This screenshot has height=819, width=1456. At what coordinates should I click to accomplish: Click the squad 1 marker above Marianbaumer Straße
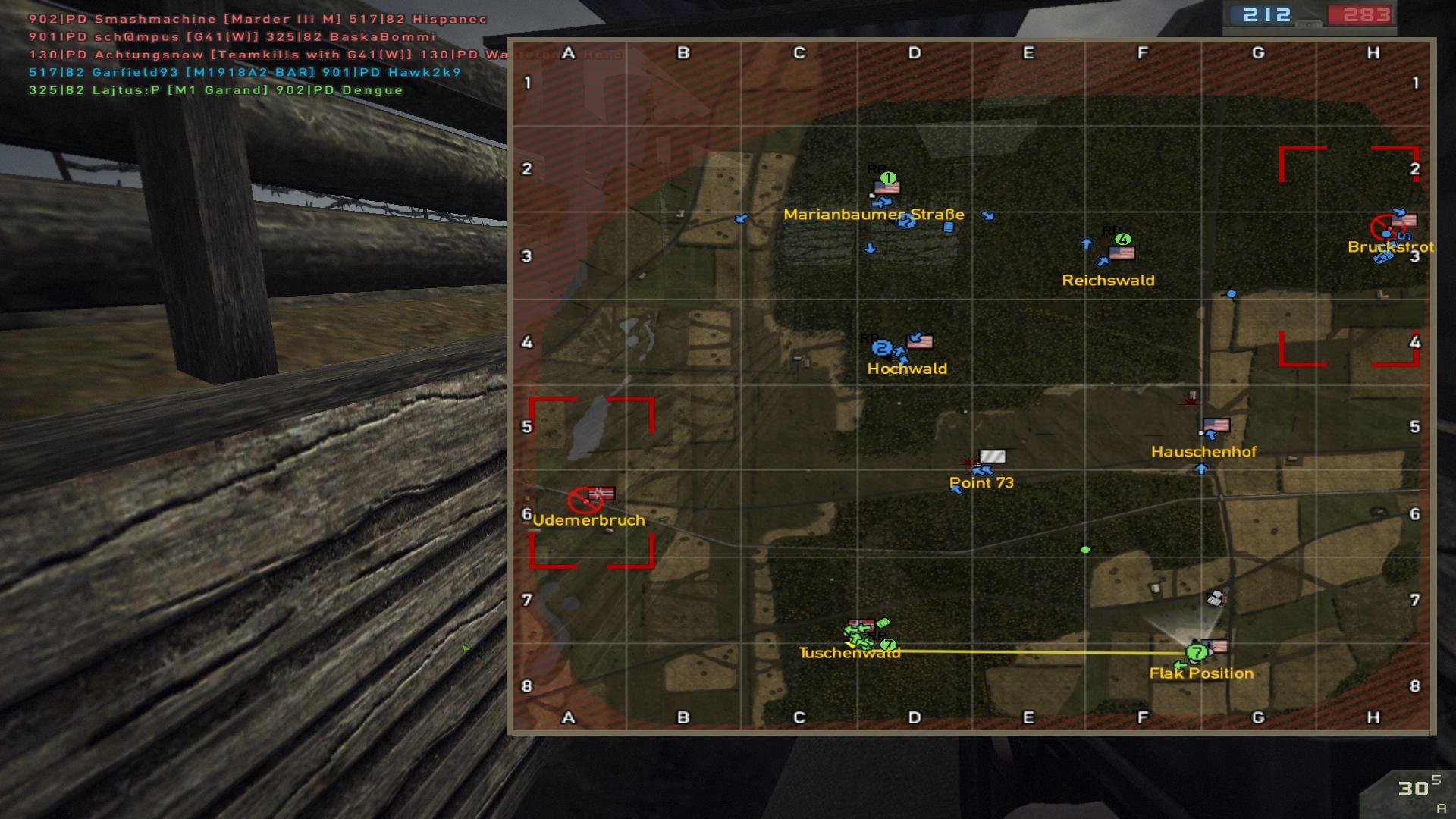click(888, 177)
